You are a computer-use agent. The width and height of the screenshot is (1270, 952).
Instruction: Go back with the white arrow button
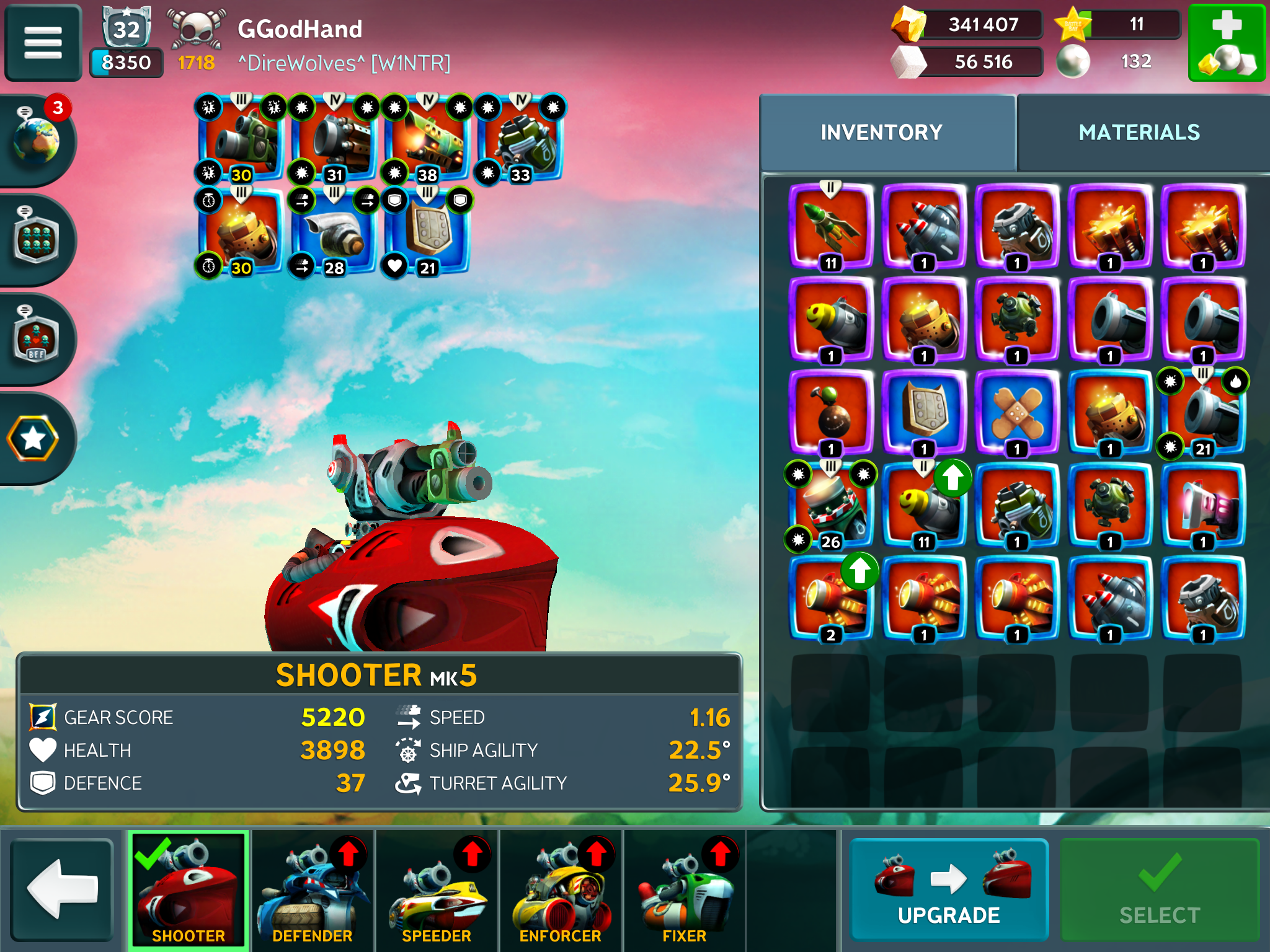(x=63, y=889)
